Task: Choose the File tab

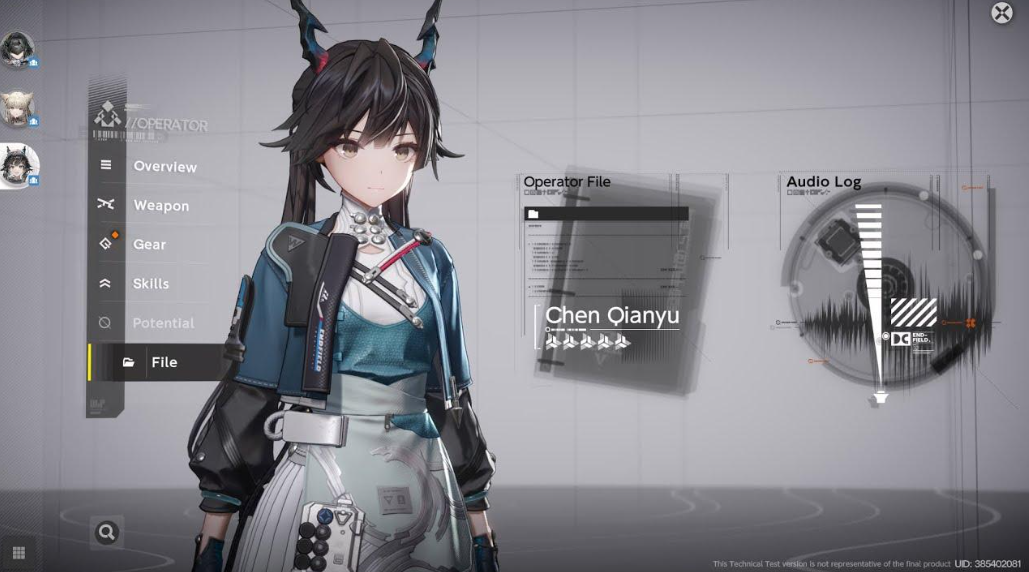Action: point(163,362)
